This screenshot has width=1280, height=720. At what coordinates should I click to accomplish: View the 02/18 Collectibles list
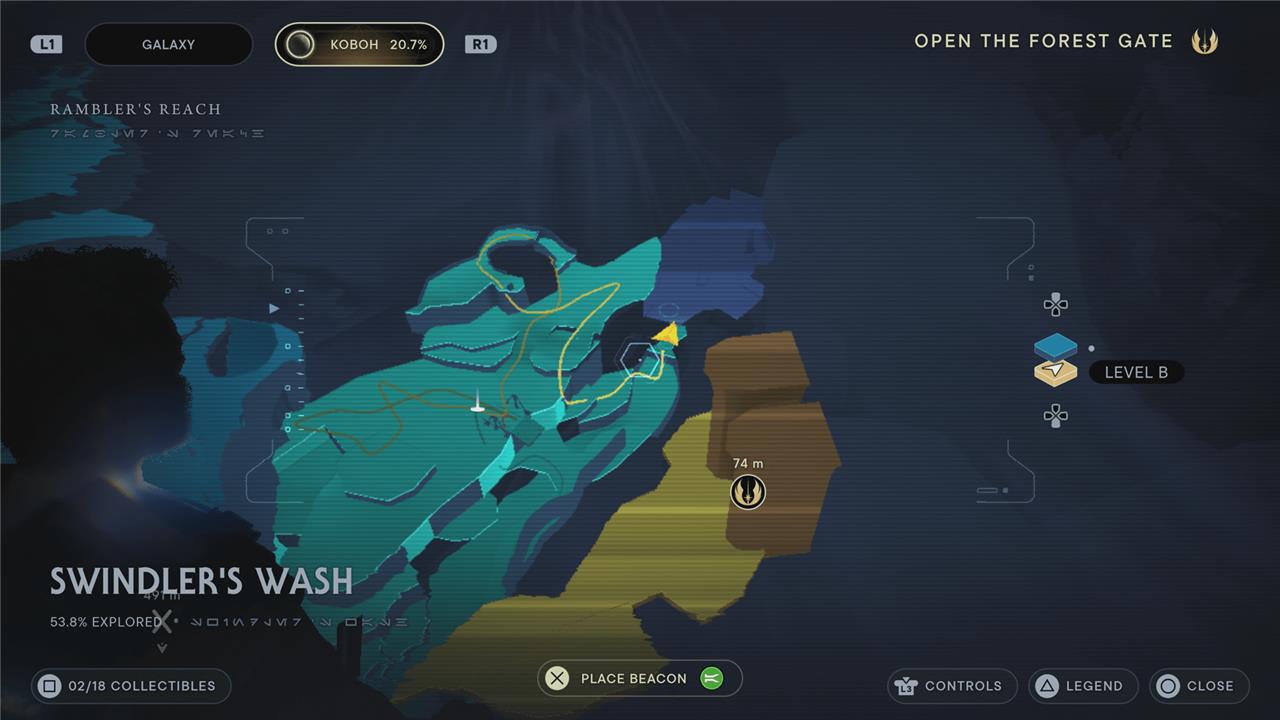pos(131,686)
